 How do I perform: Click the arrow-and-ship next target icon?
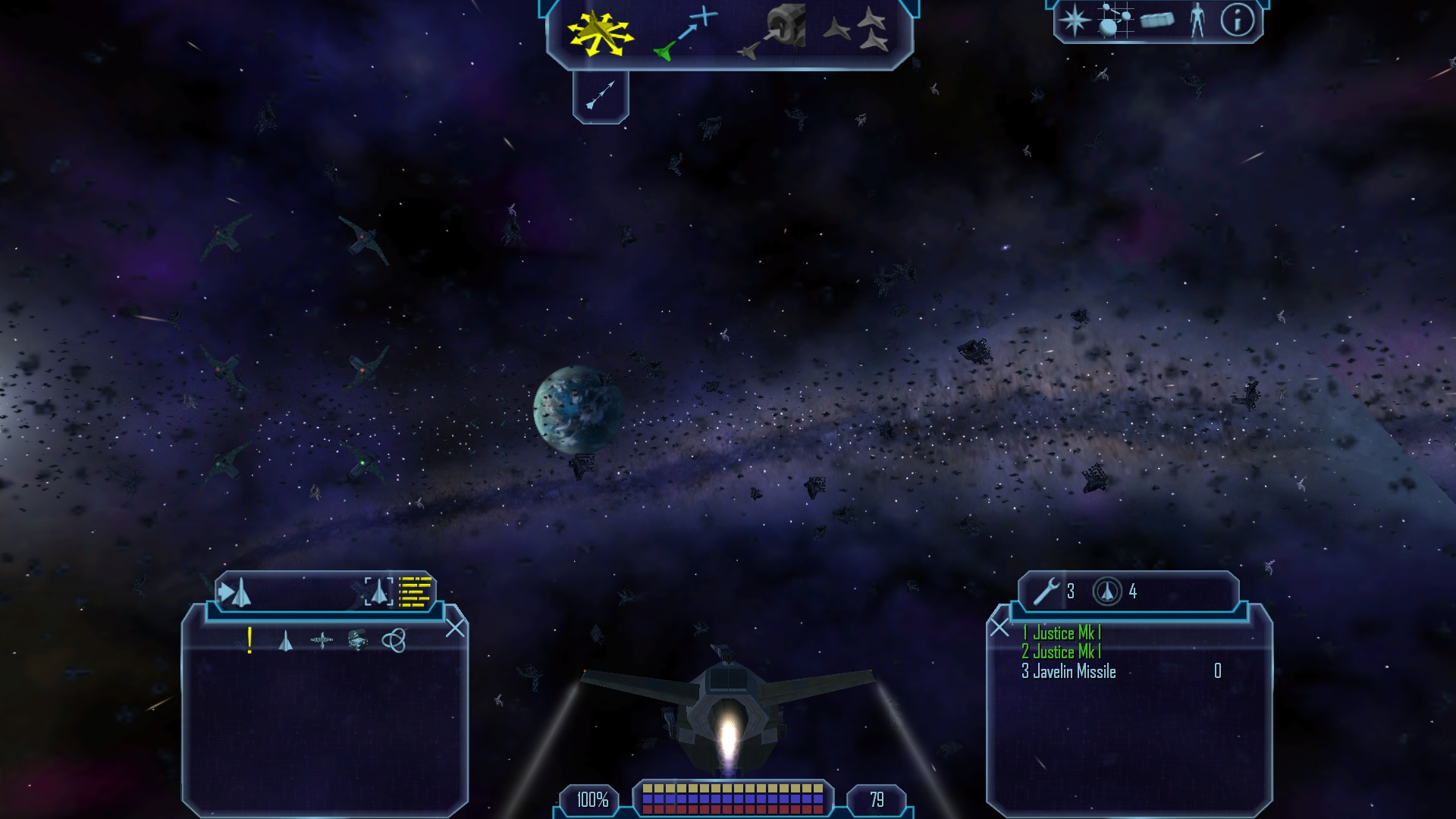pos(234,592)
